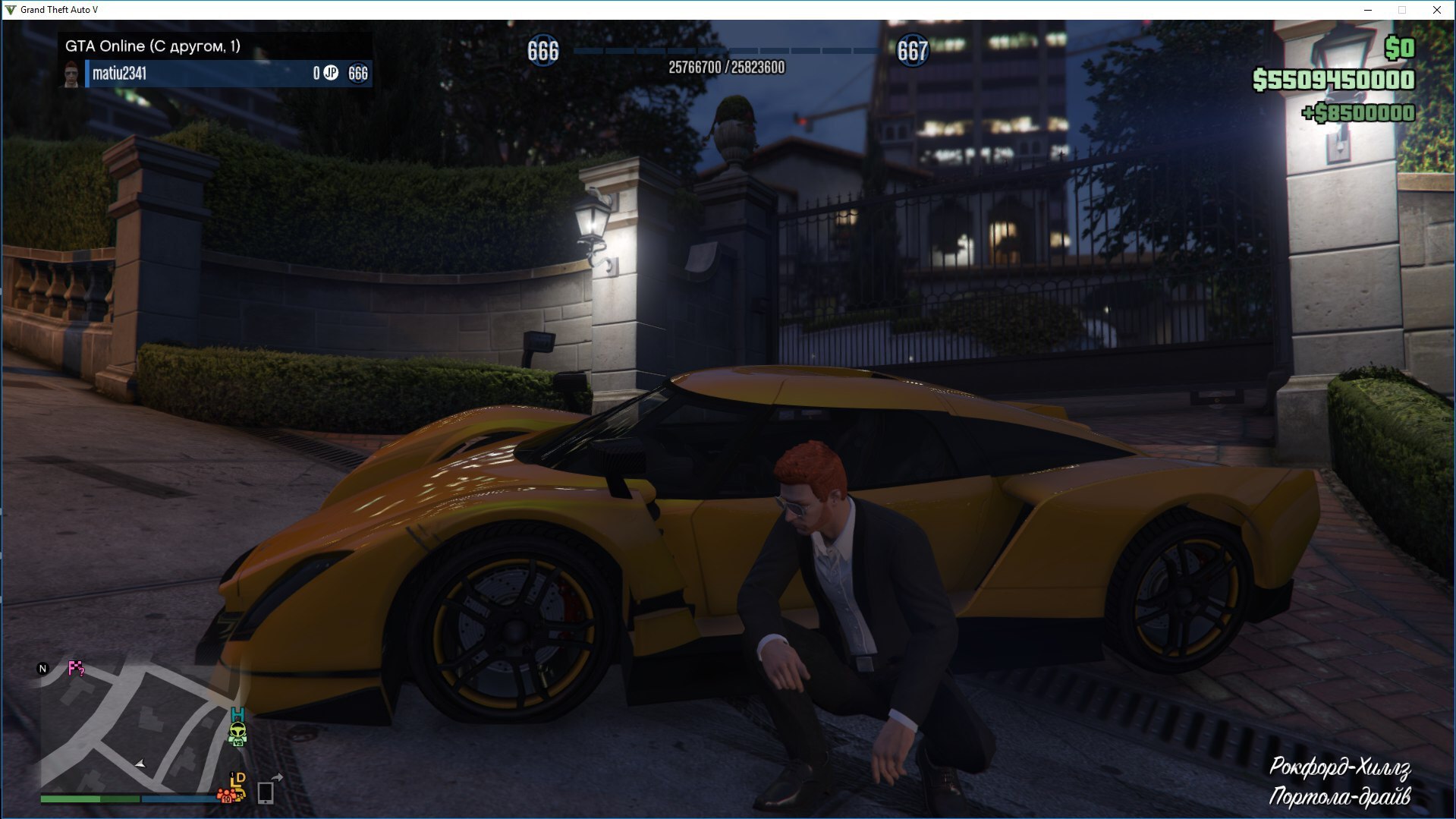Select player row matiu2341

click(228, 74)
